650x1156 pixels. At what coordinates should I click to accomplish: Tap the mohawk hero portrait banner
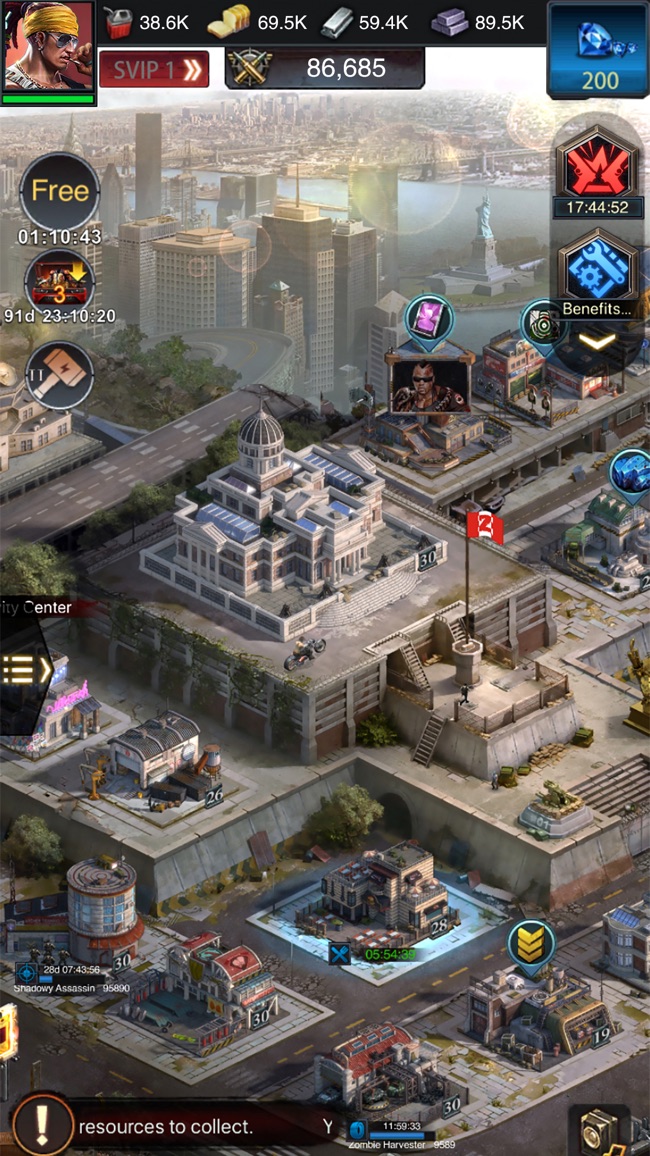click(430, 382)
